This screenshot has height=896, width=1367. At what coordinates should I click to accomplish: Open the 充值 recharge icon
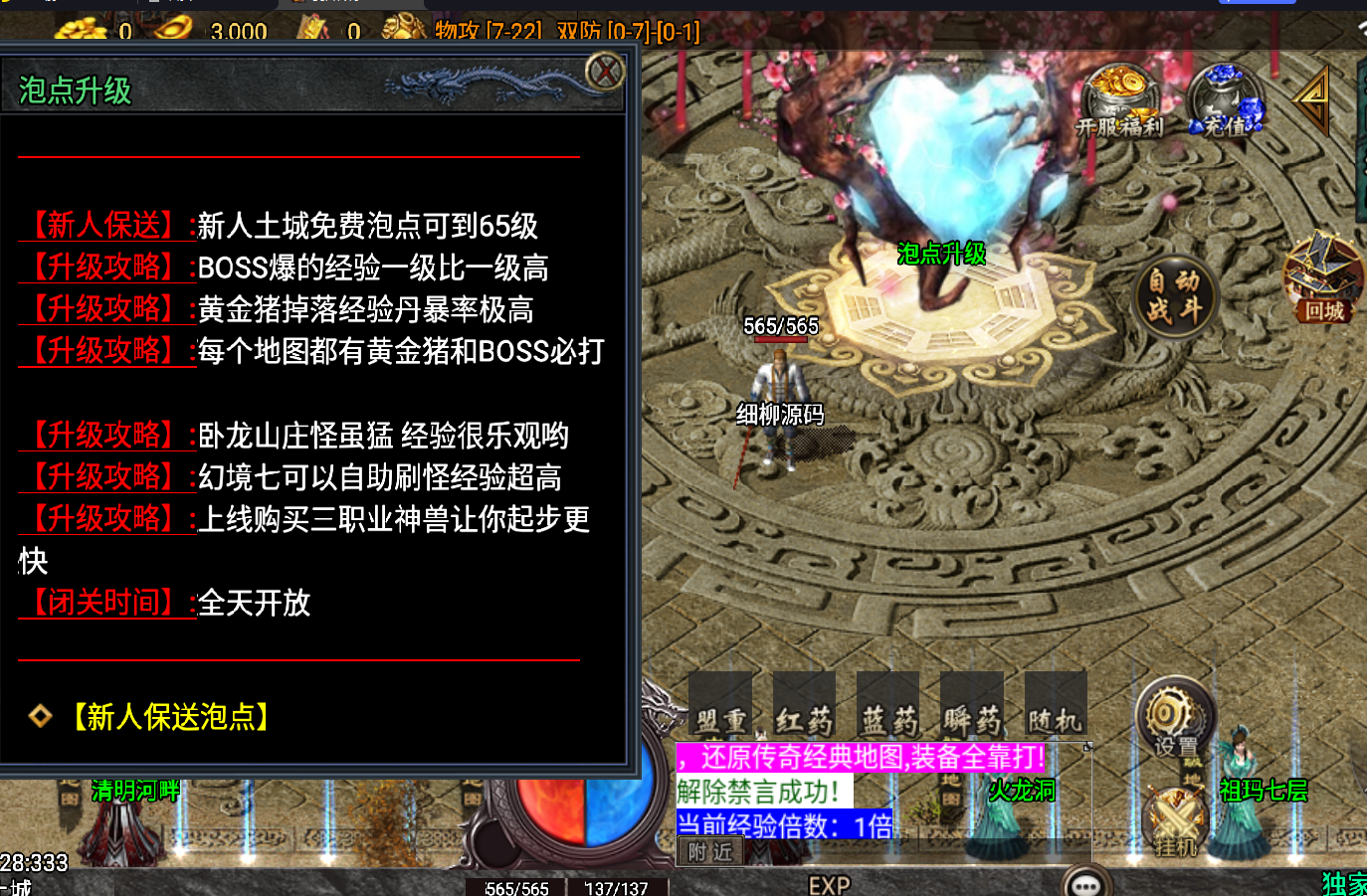click(x=1226, y=97)
